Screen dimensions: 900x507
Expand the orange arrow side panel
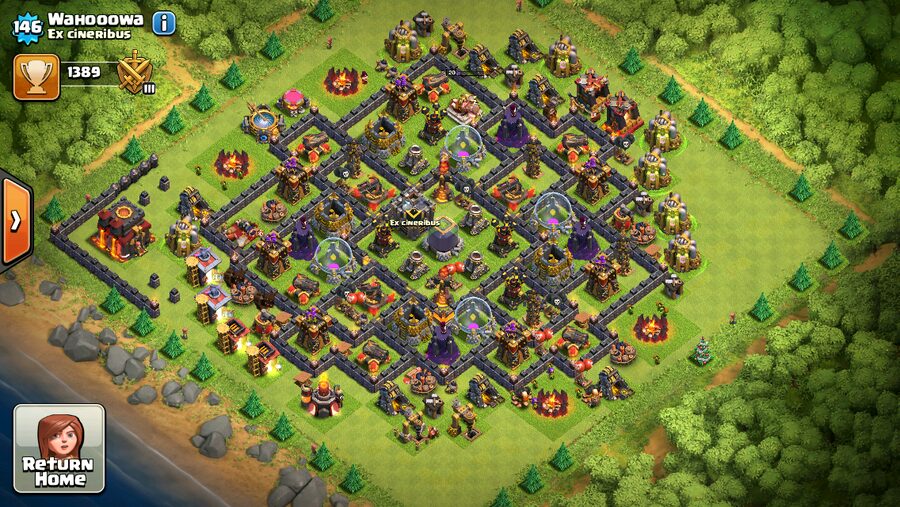15,221
